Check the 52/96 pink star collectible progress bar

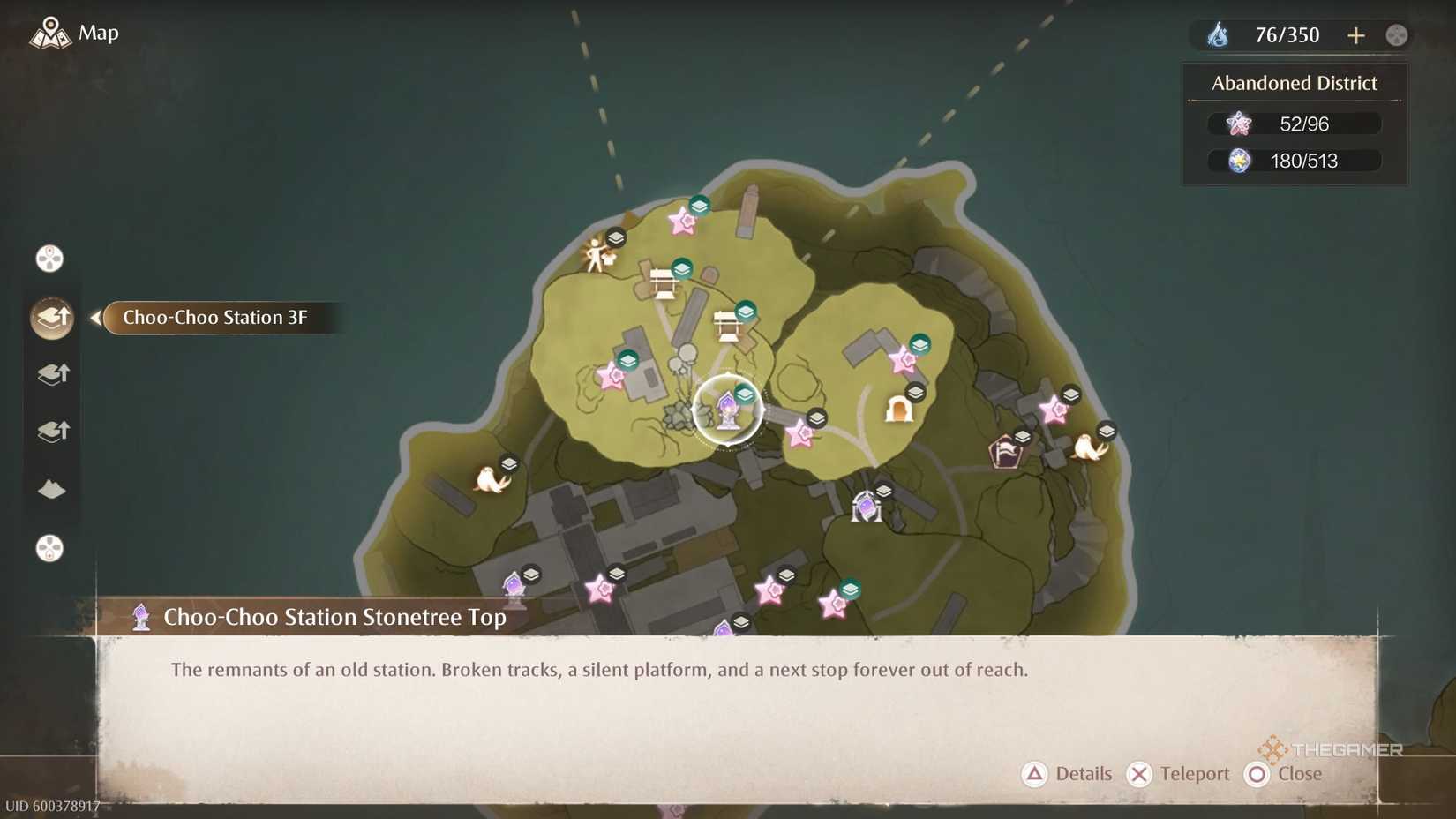[1294, 124]
